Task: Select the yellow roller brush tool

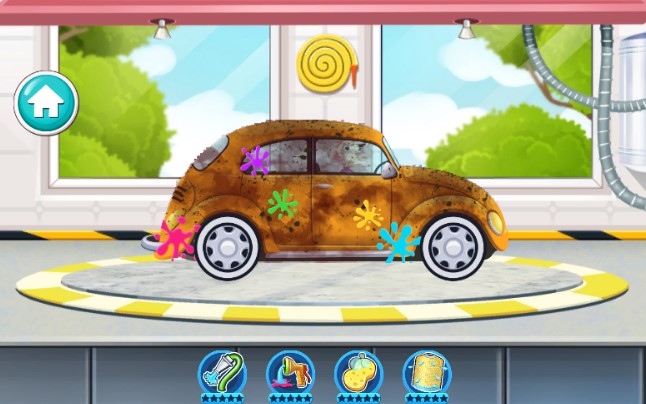Action: coord(426,372)
